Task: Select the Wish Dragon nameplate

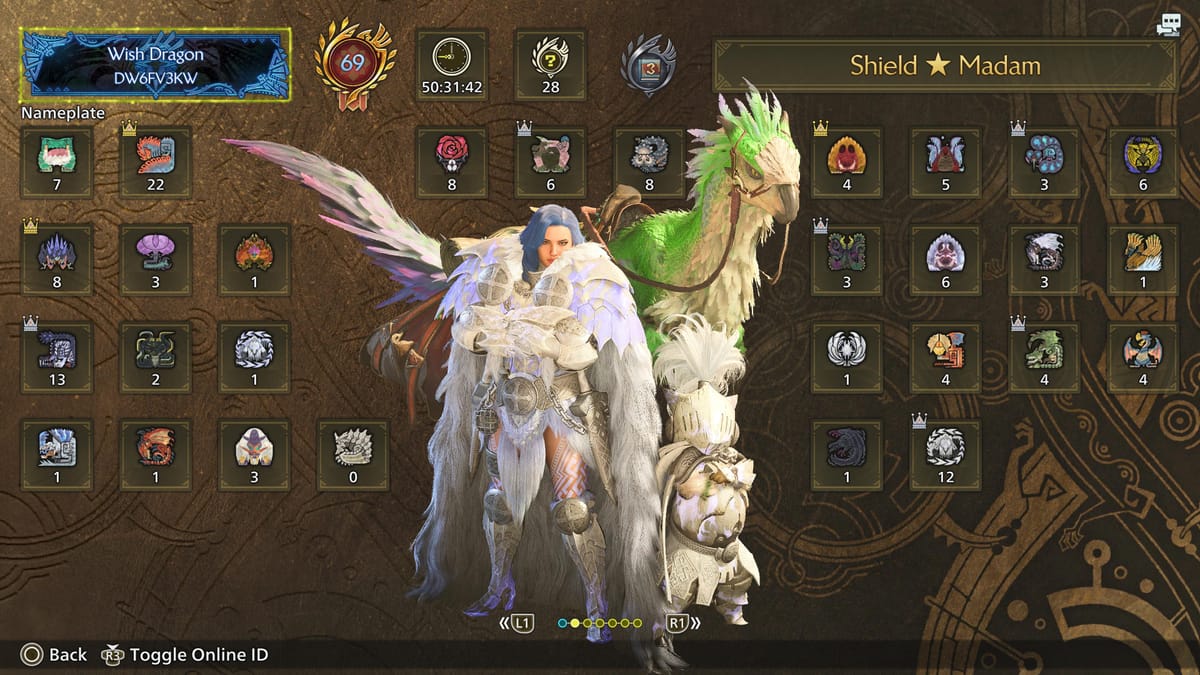Action: coord(156,63)
